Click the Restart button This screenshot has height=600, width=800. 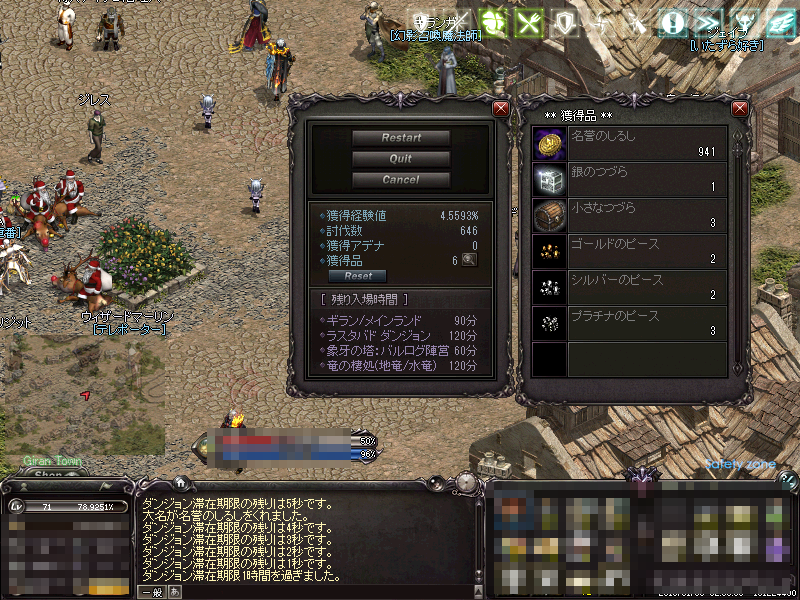click(x=400, y=138)
